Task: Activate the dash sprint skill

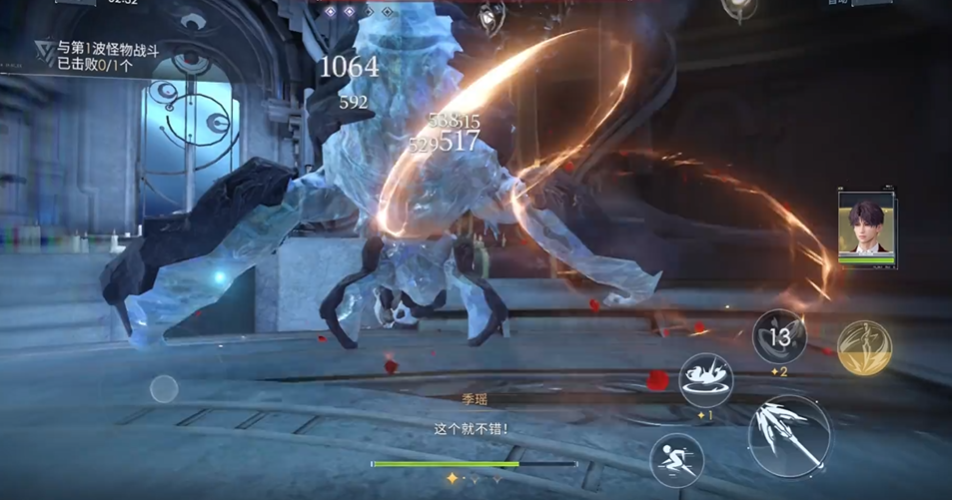Action: point(676,460)
